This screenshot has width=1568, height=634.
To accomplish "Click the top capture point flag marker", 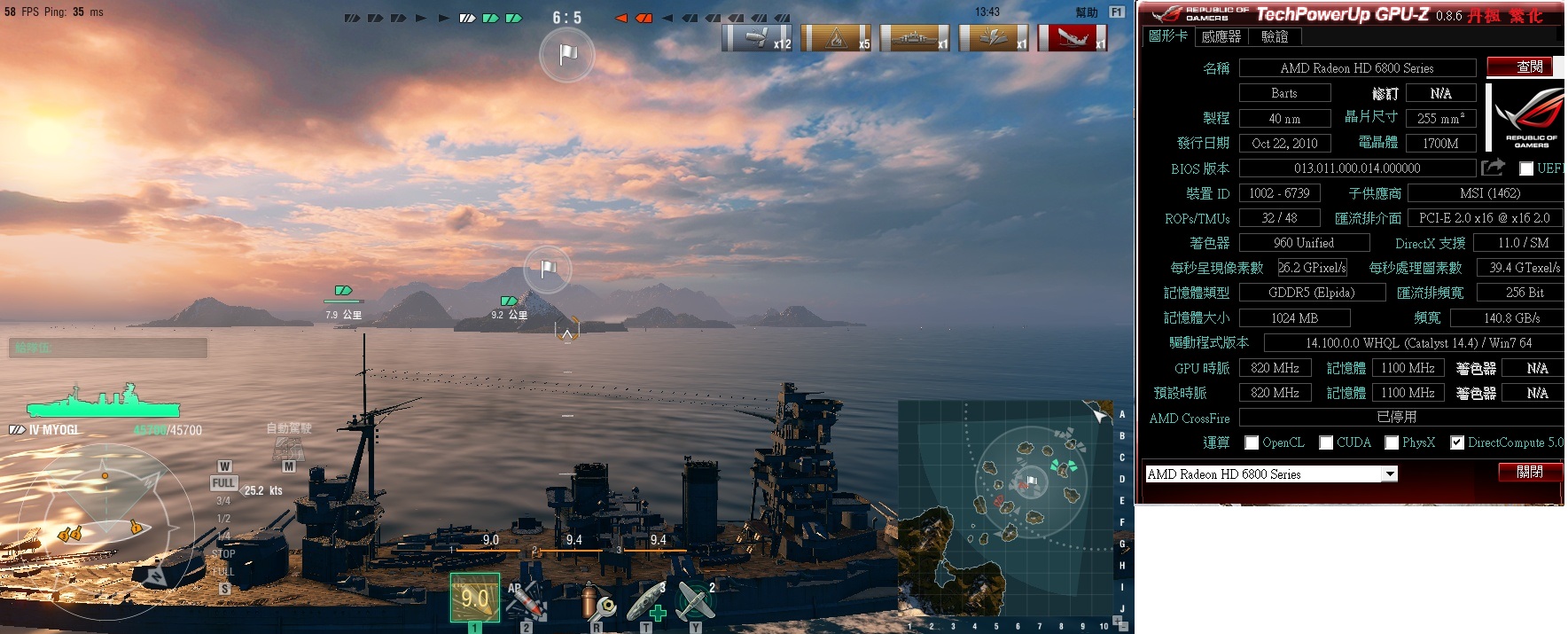I will (567, 55).
